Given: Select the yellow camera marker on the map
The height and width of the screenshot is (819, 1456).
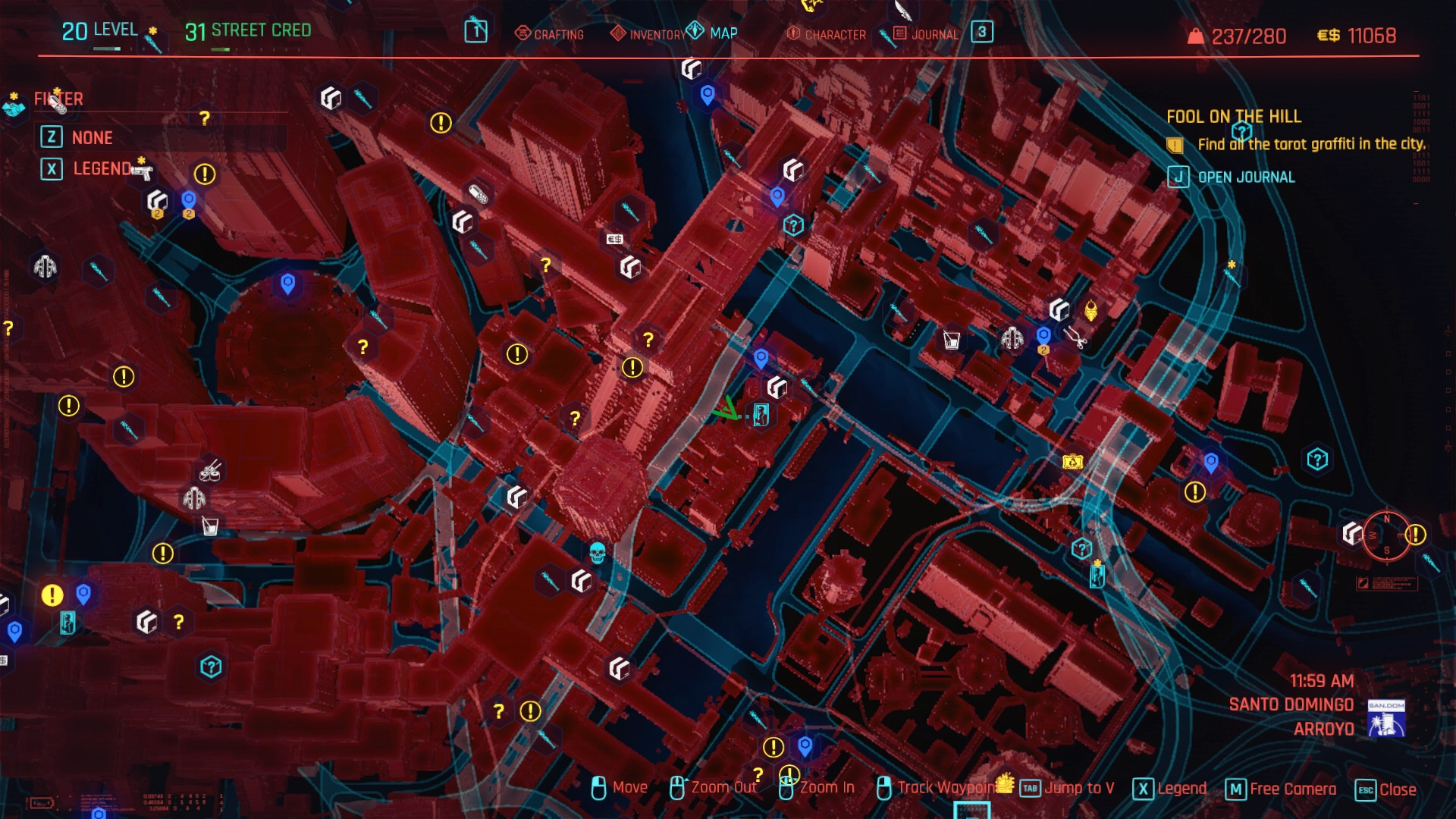Looking at the screenshot, I should pyautogui.click(x=1072, y=462).
